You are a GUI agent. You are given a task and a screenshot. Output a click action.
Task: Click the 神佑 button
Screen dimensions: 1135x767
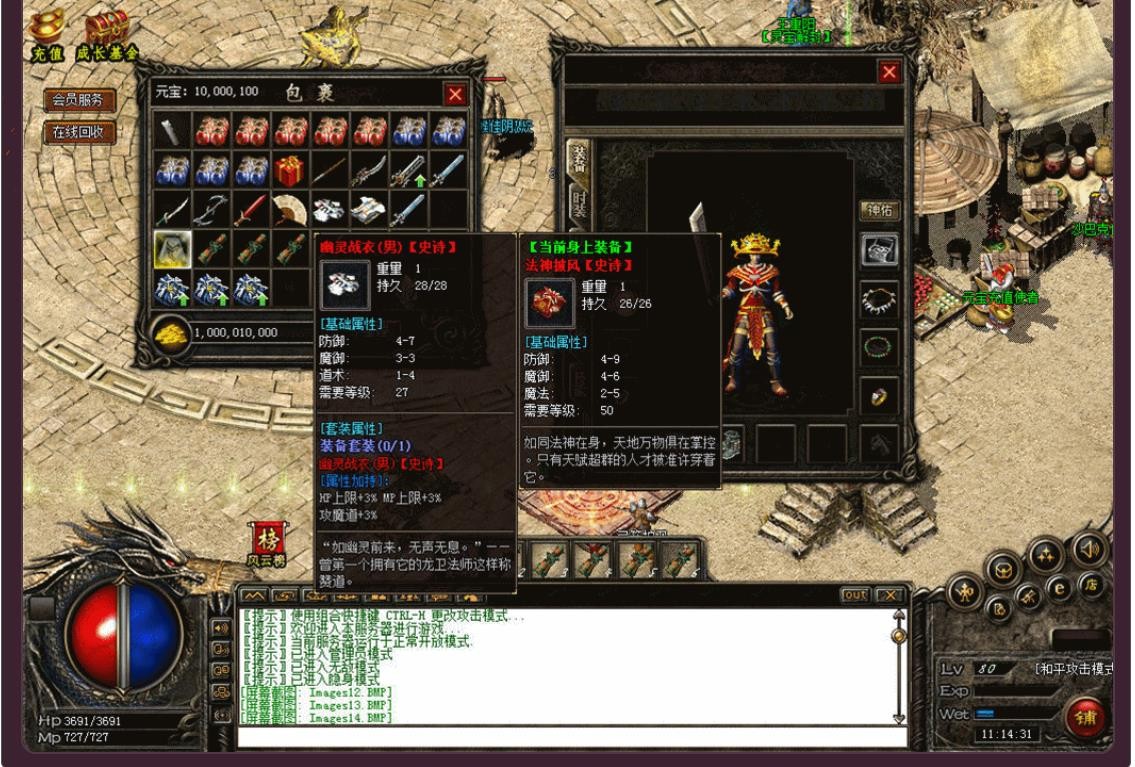pos(880,211)
